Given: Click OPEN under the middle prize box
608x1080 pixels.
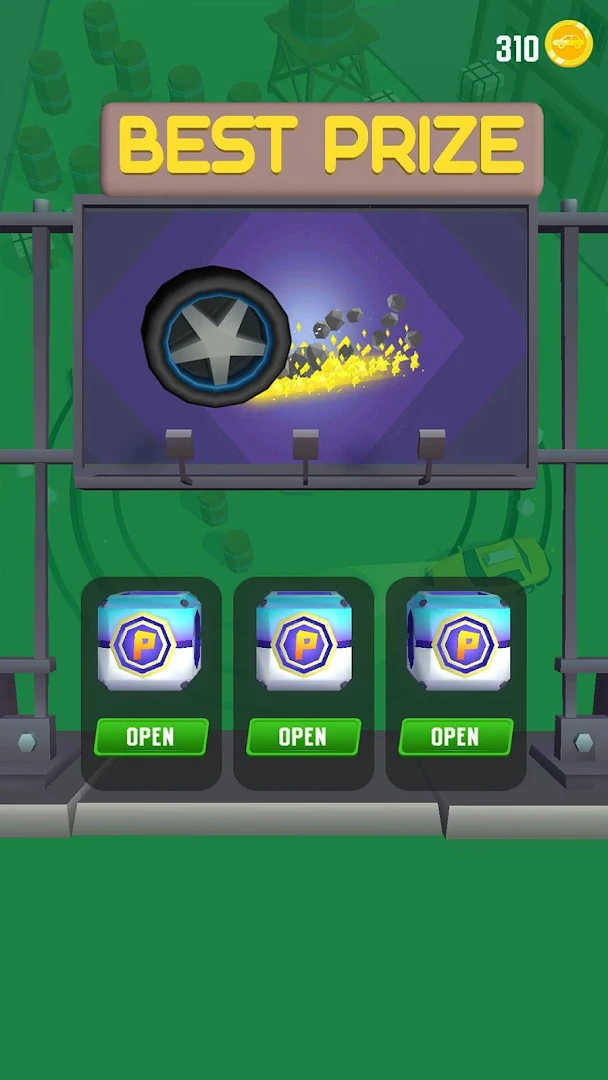Looking at the screenshot, I should pos(303,737).
